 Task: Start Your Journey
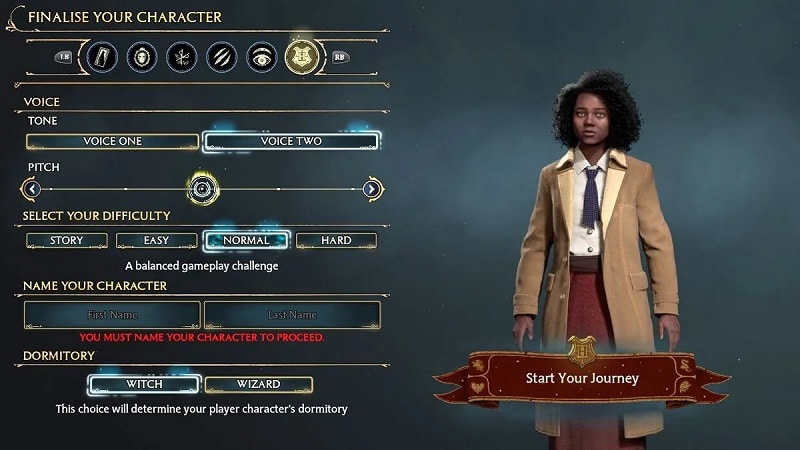point(581,379)
